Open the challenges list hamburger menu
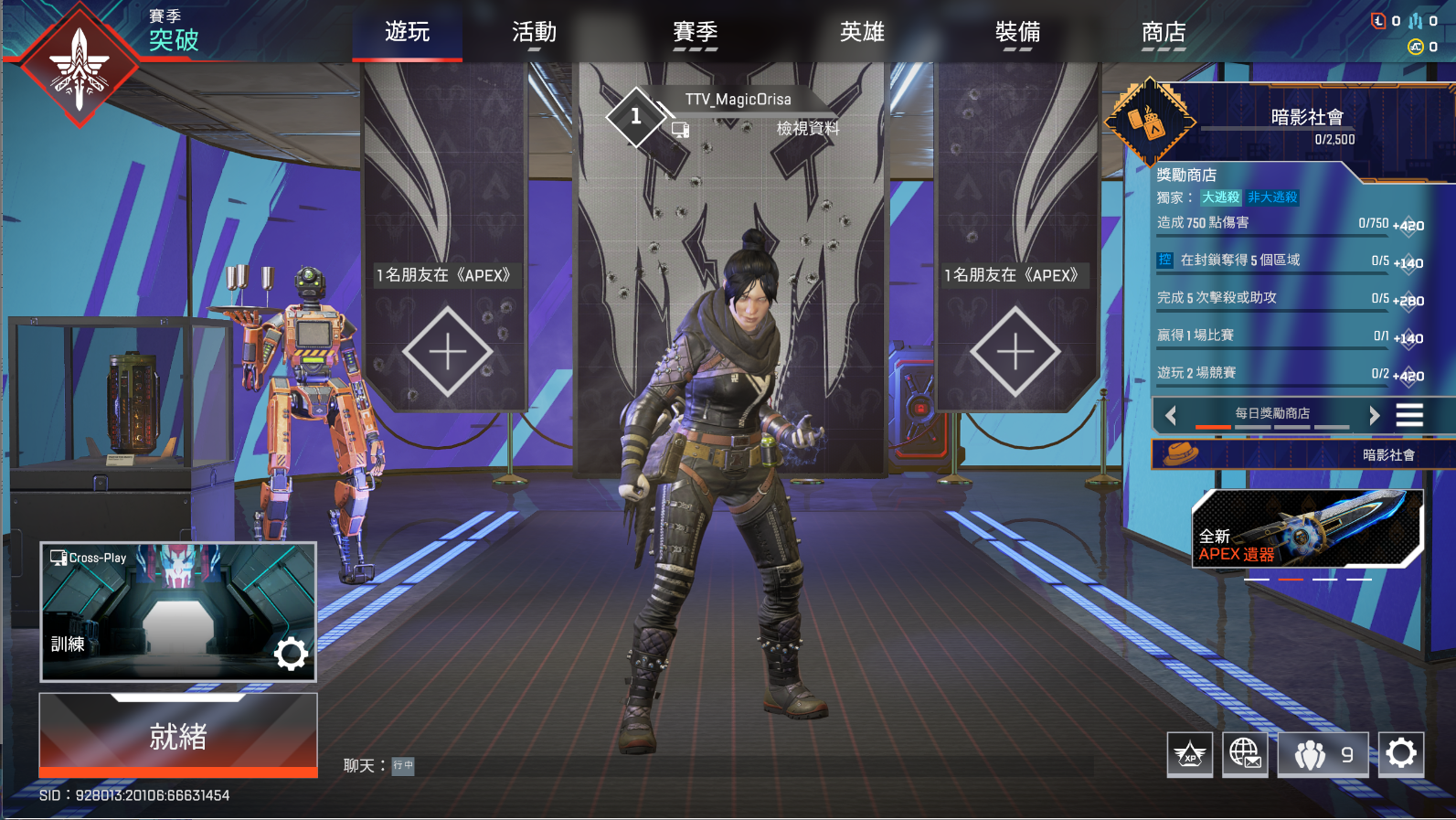 tap(1409, 415)
